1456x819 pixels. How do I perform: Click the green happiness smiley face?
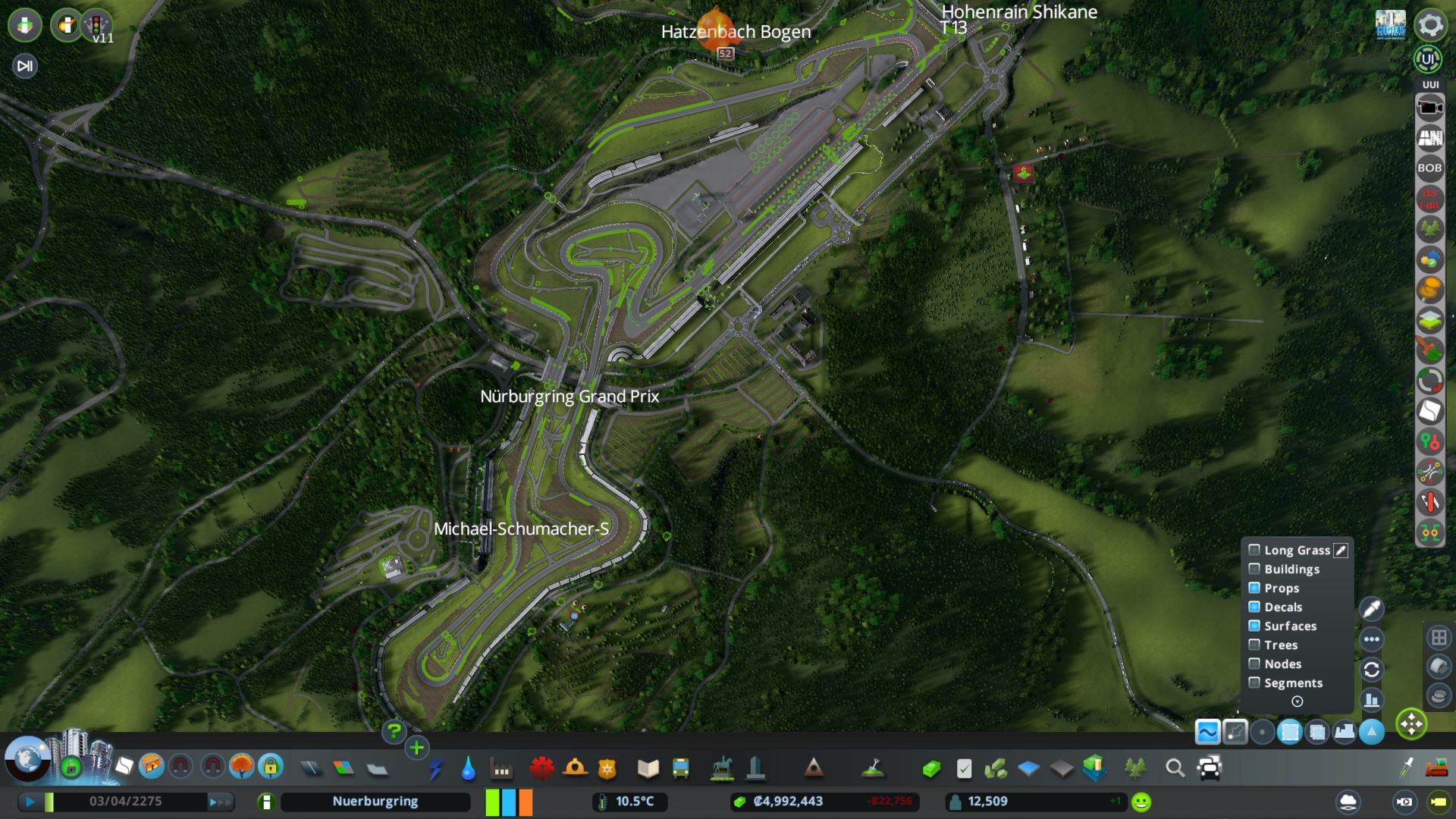click(x=1141, y=800)
